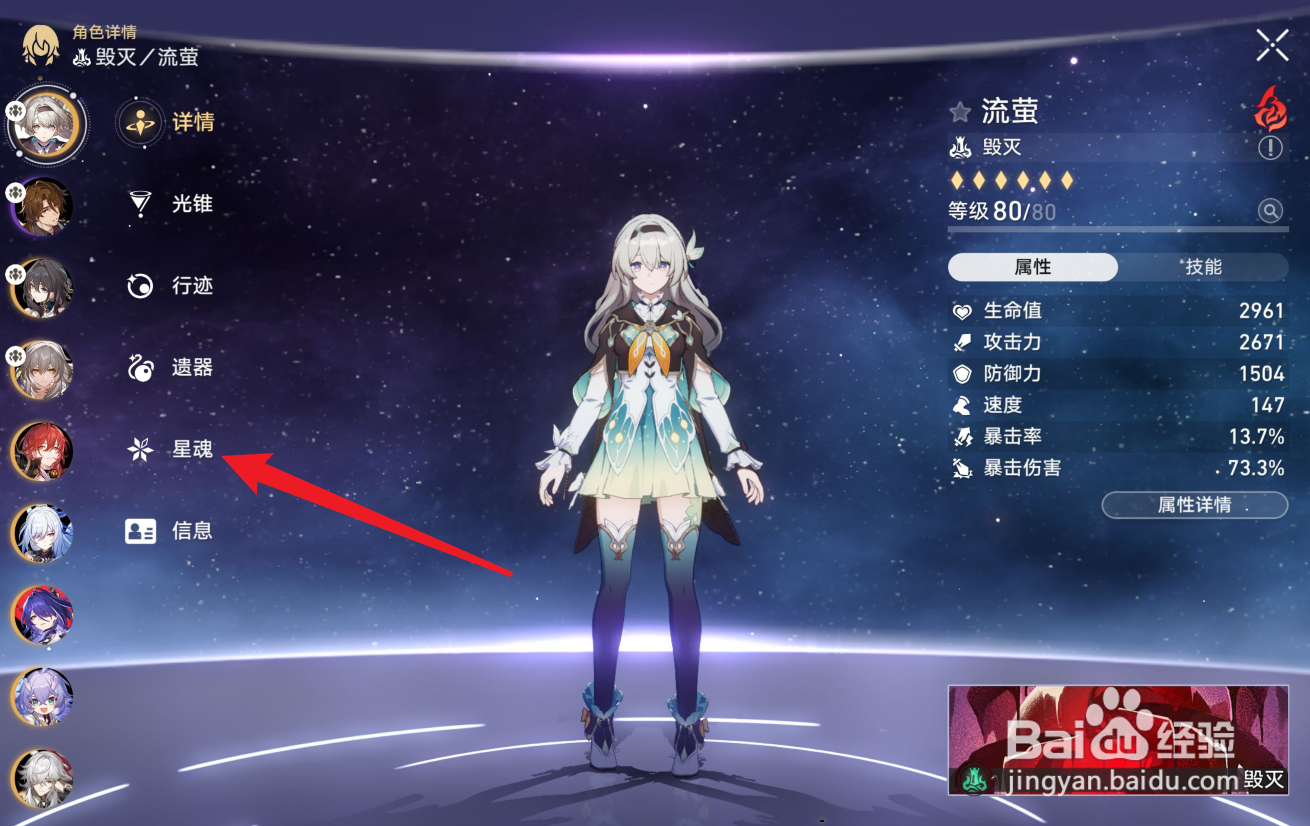
Task: Click the 毁灭 Destruction path icon under 流萤
Action: tap(961, 146)
